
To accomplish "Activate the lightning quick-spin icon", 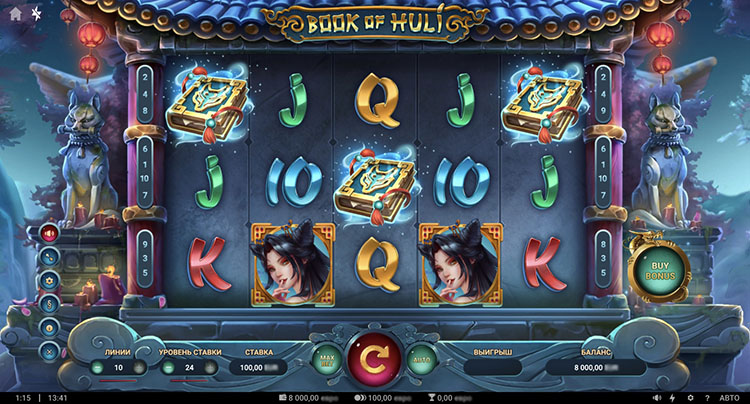I will click(672, 397).
